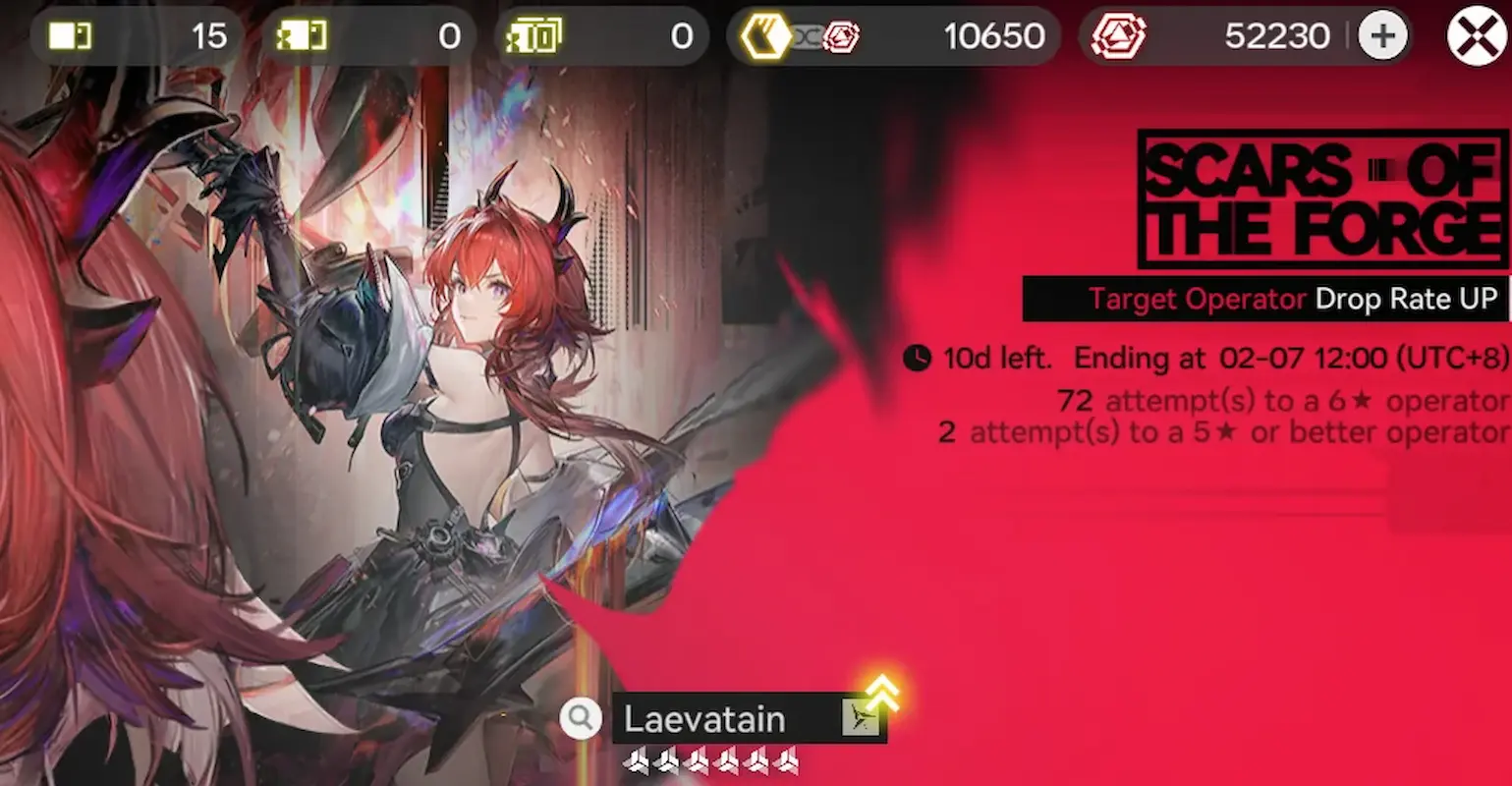Click Laevatain's six-star rarity rating
The image size is (1512, 786).
(709, 761)
